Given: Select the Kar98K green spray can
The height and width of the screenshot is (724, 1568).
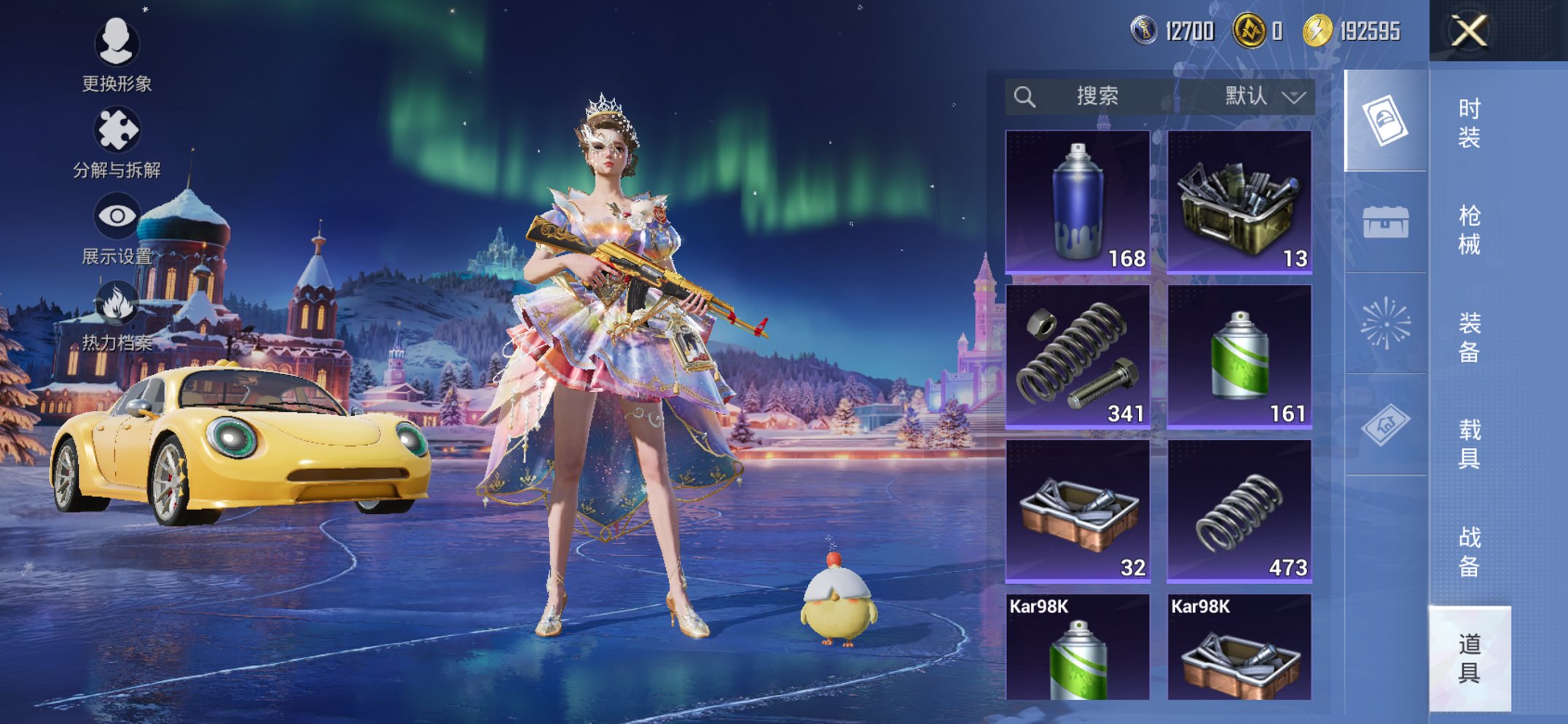Looking at the screenshot, I should coord(1078,648).
